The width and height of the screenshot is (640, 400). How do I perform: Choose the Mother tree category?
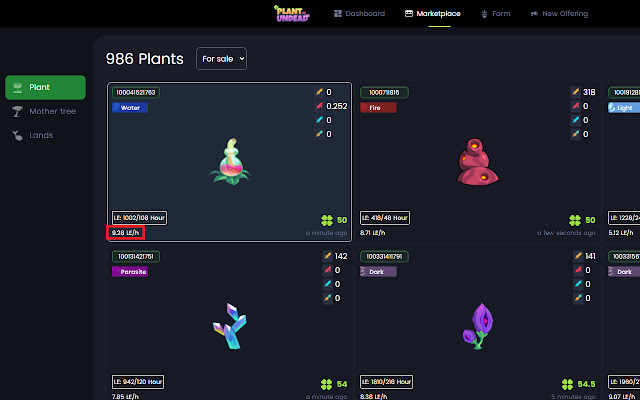point(45,111)
